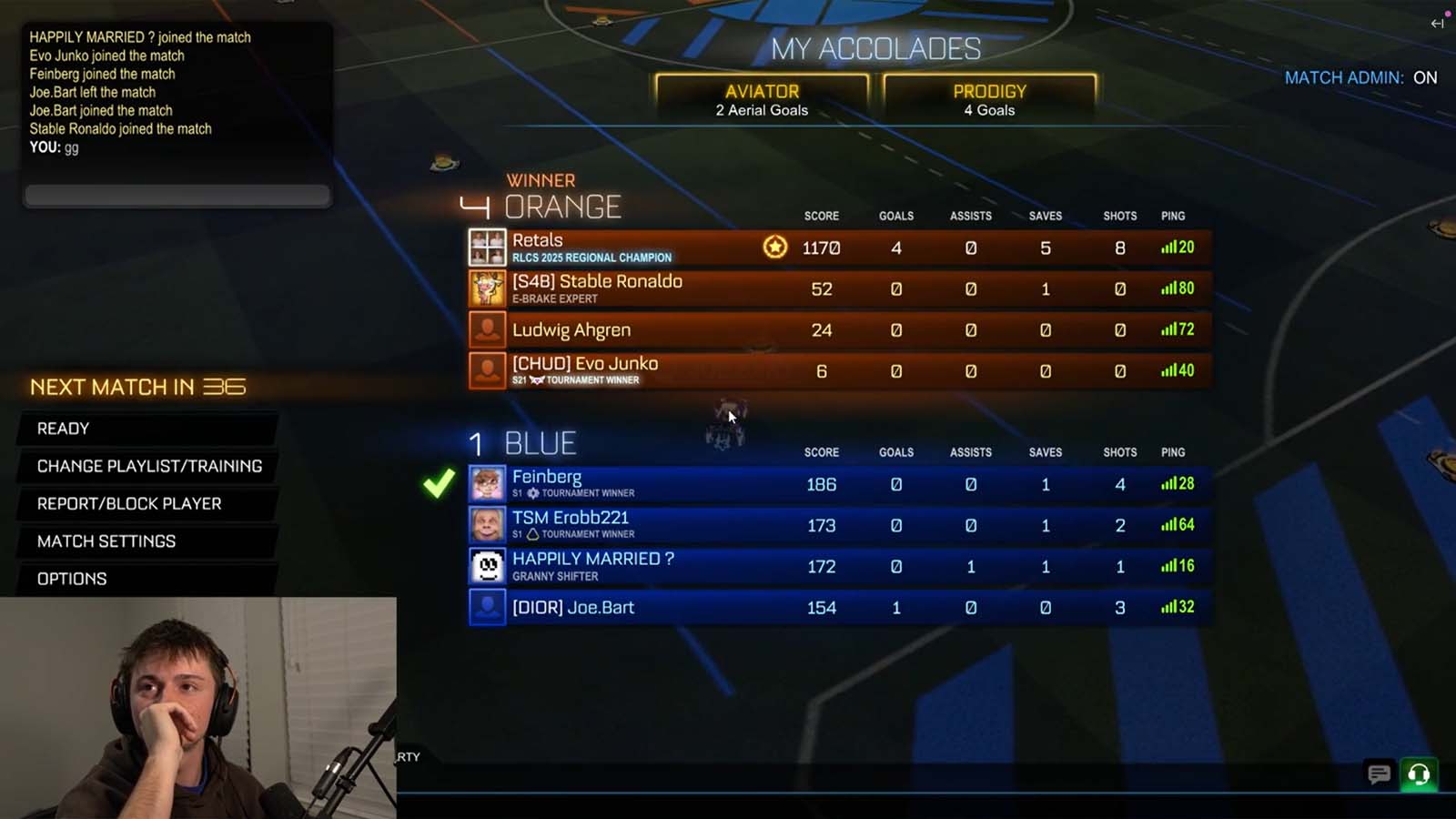Click the green ready checkmark beside Feinberg
This screenshot has width=1456, height=819.
(x=440, y=484)
